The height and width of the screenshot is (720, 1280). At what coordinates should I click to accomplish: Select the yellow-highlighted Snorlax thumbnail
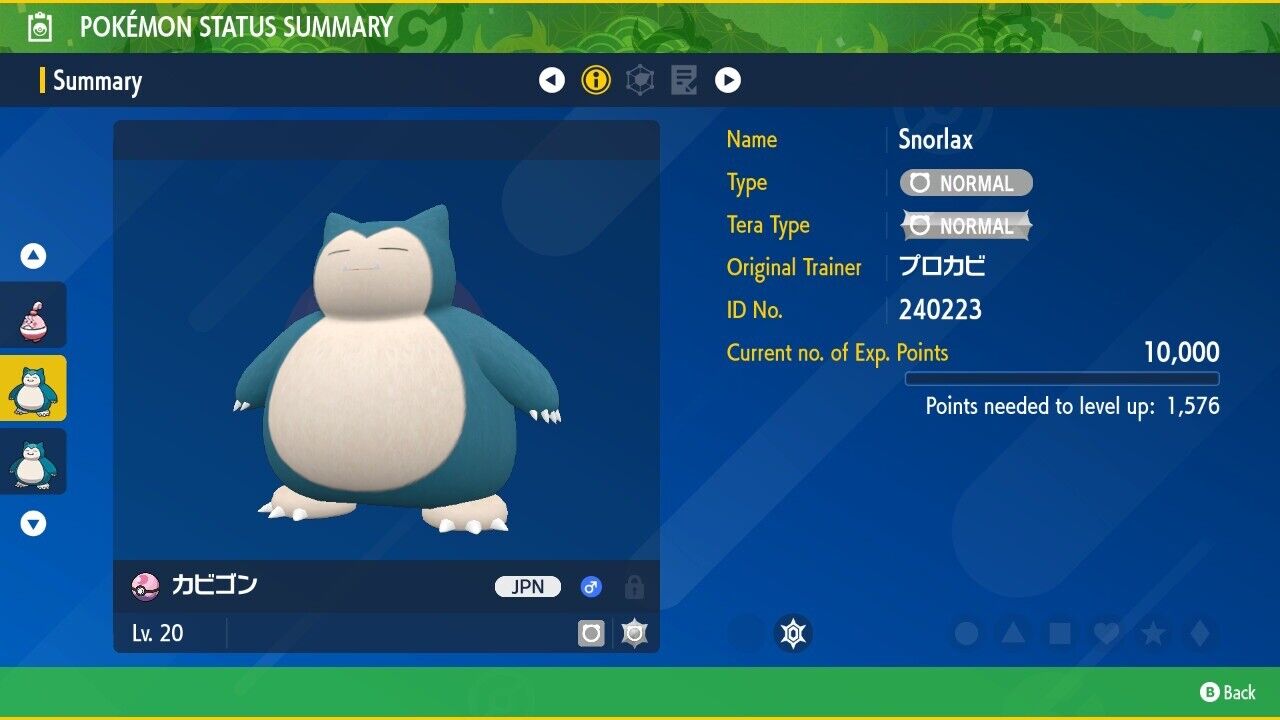click(x=33, y=388)
